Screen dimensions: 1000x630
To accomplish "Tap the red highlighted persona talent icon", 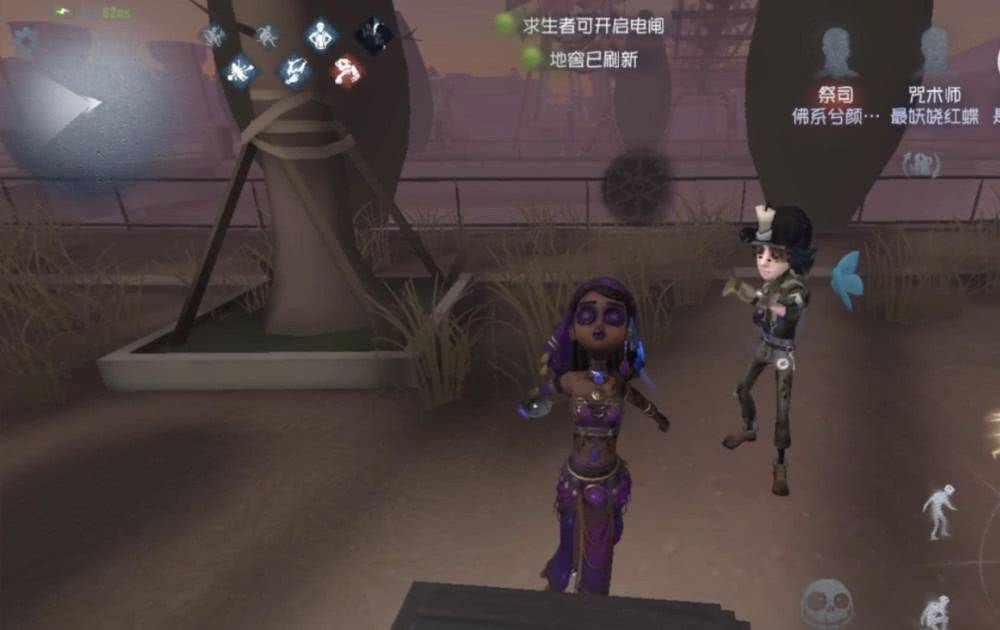I will pyautogui.click(x=347, y=70).
